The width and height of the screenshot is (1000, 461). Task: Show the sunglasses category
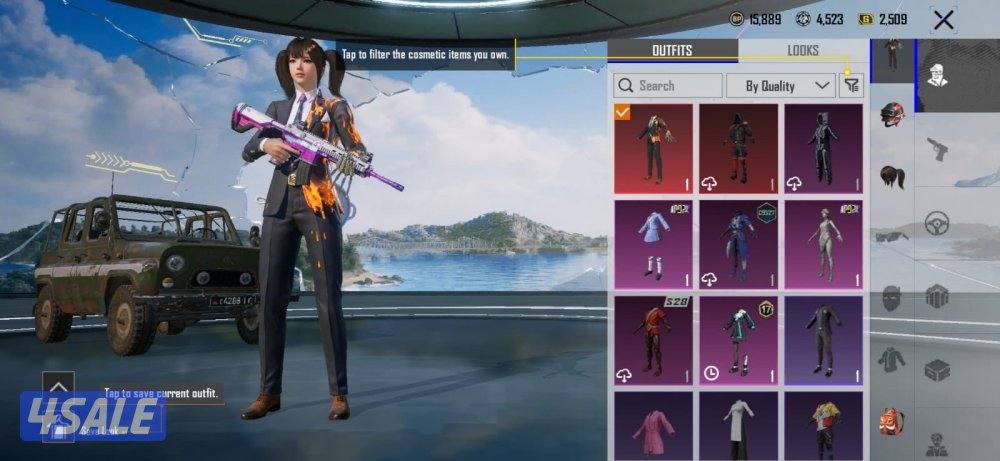point(893,237)
